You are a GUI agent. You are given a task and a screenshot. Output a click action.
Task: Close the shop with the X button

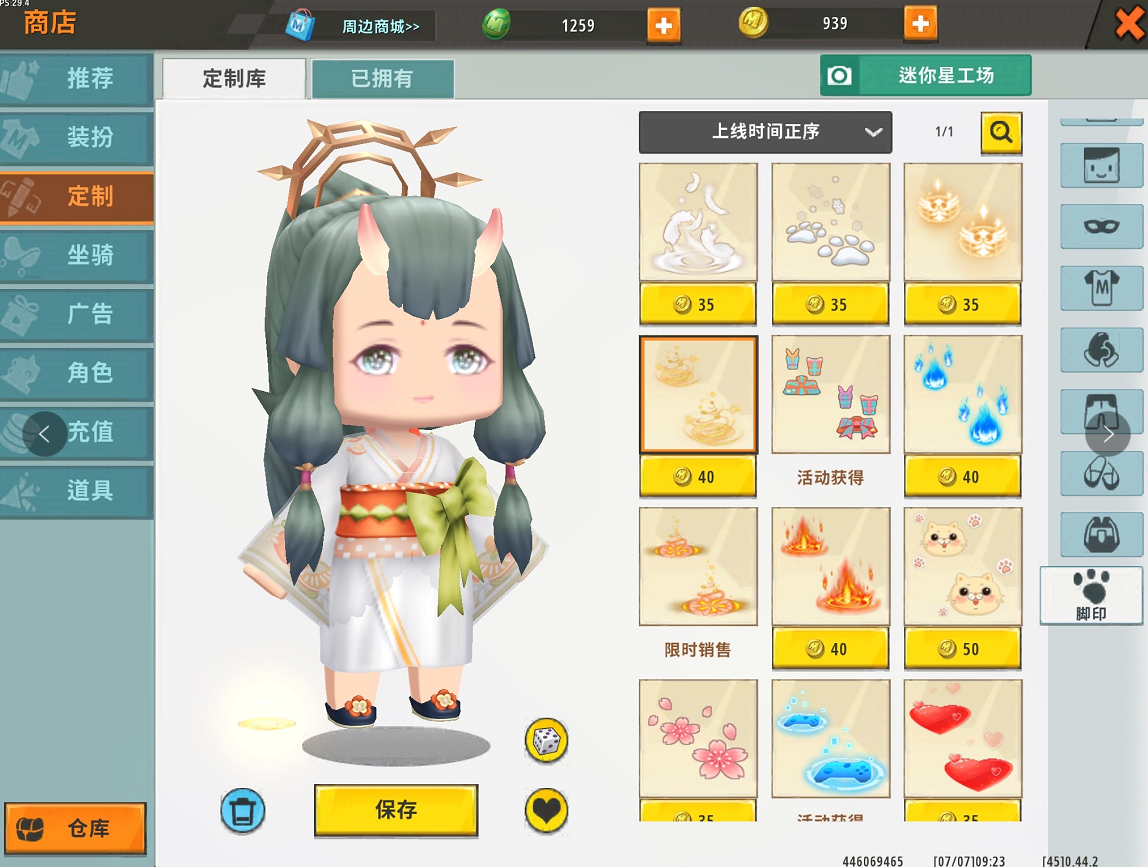[1130, 22]
